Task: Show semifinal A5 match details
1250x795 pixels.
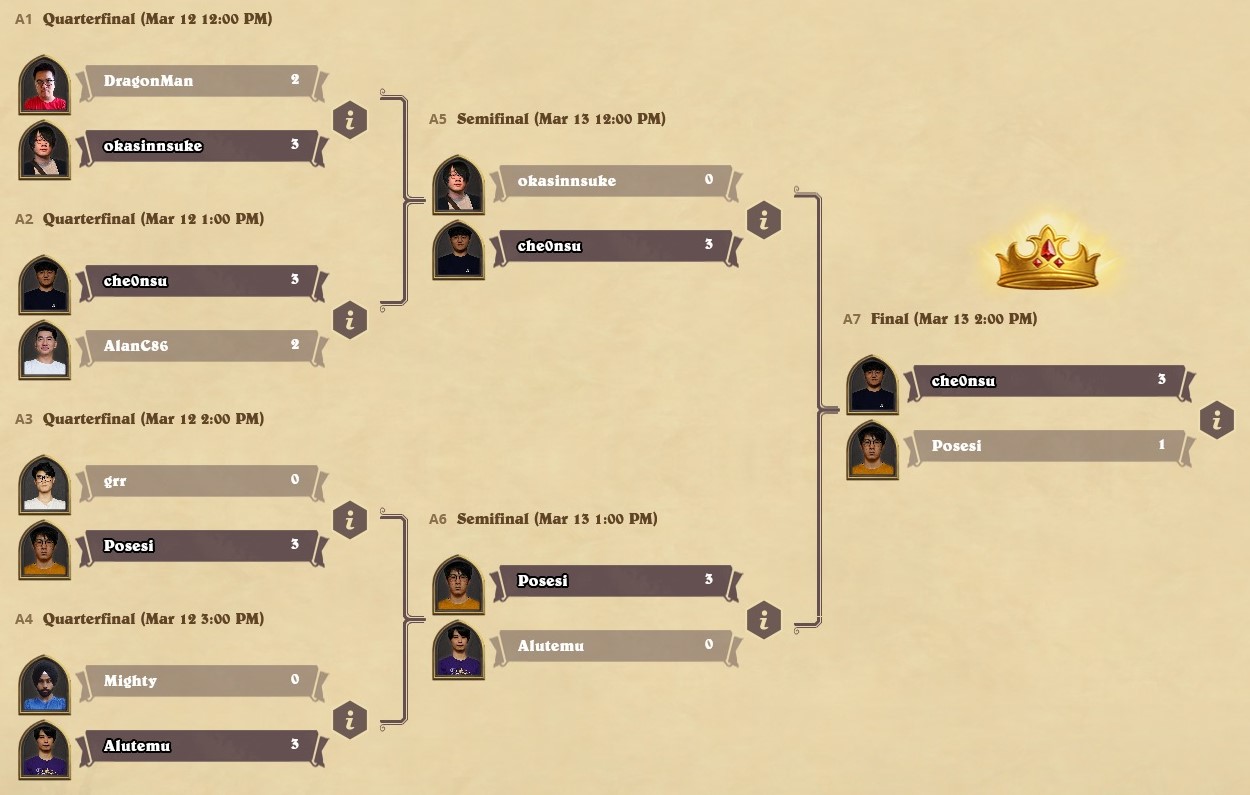Action: click(x=764, y=220)
